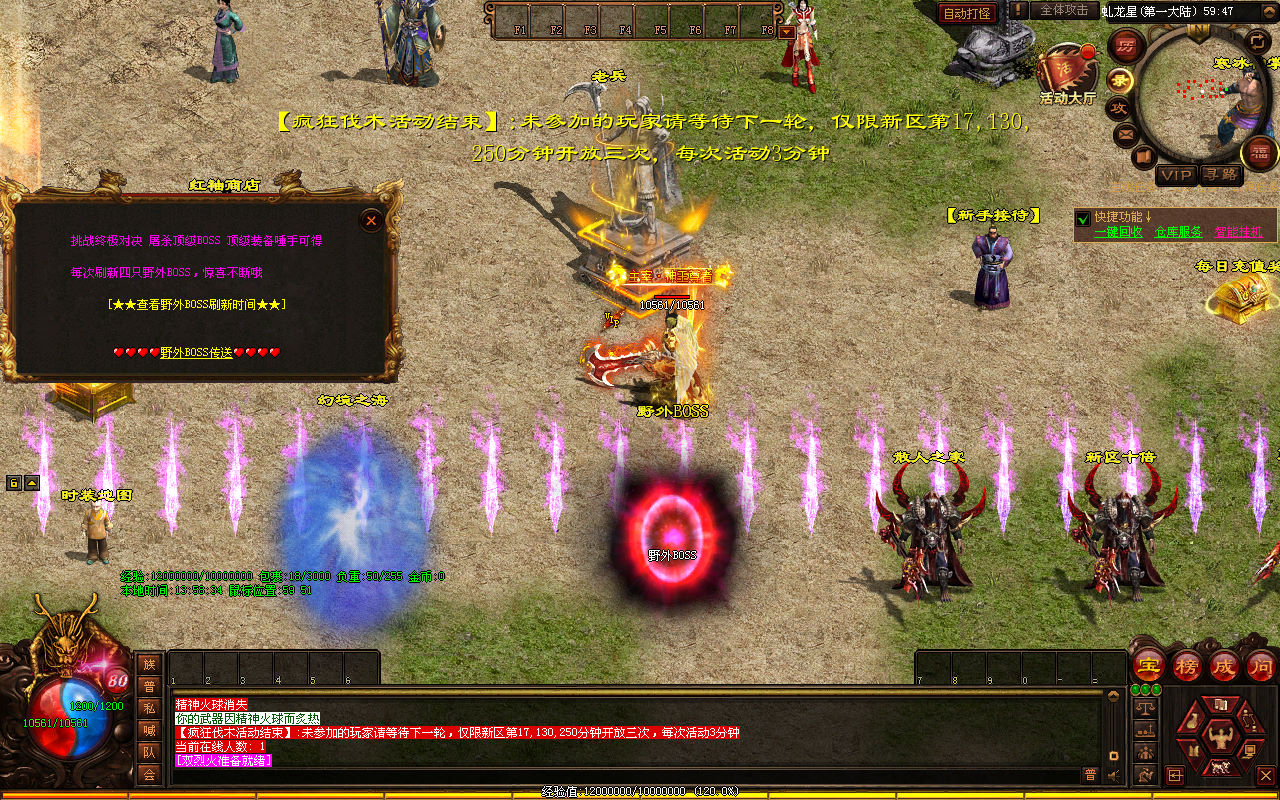Activate the 寻路 pathfinding button
Viewport: 1280px width, 800px height.
[x=1218, y=175]
